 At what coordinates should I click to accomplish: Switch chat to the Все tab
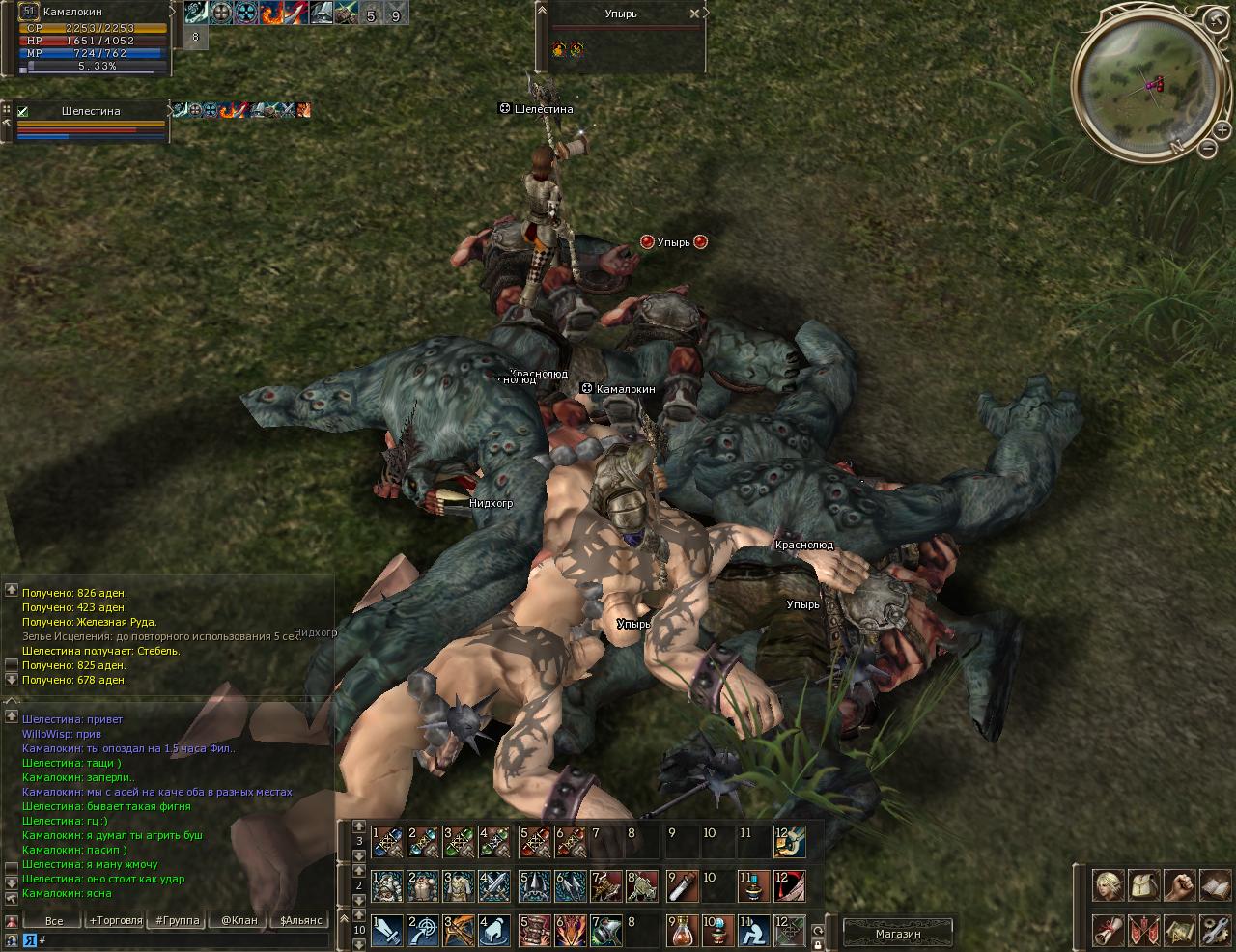(54, 921)
